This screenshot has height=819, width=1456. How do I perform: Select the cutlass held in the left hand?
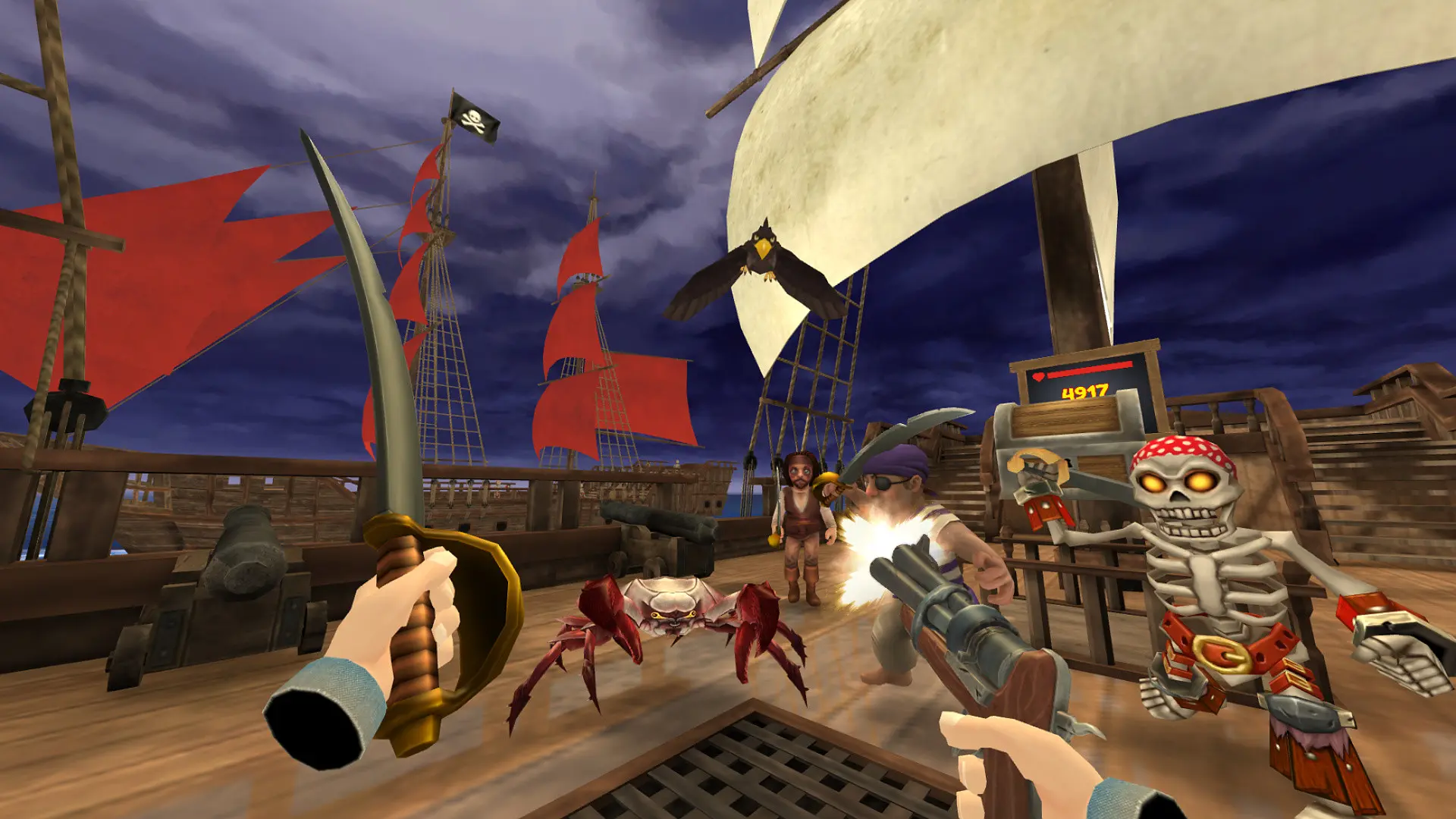coord(379,379)
